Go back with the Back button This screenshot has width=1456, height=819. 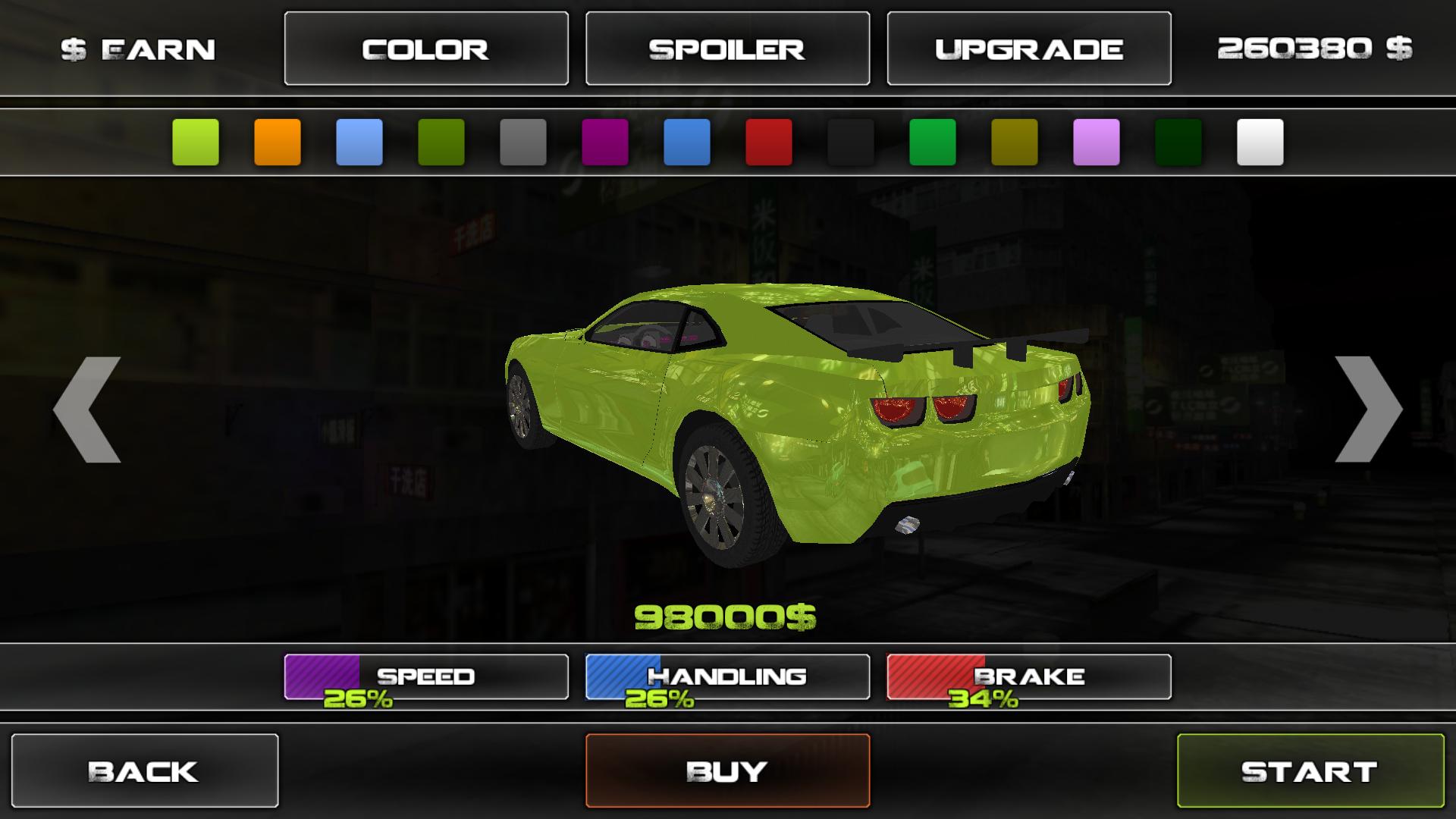144,770
